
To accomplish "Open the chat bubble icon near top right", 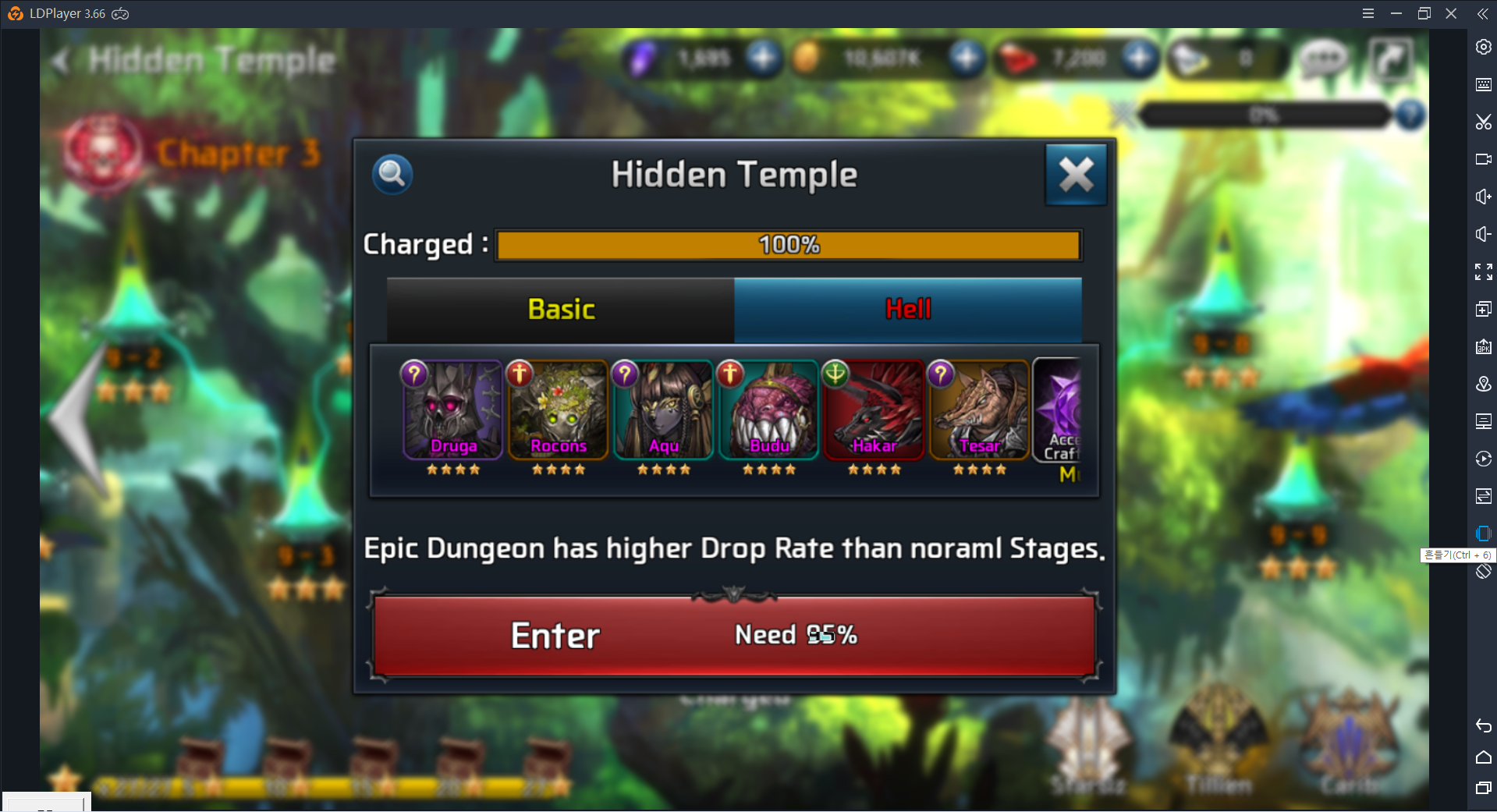I will point(1322,58).
